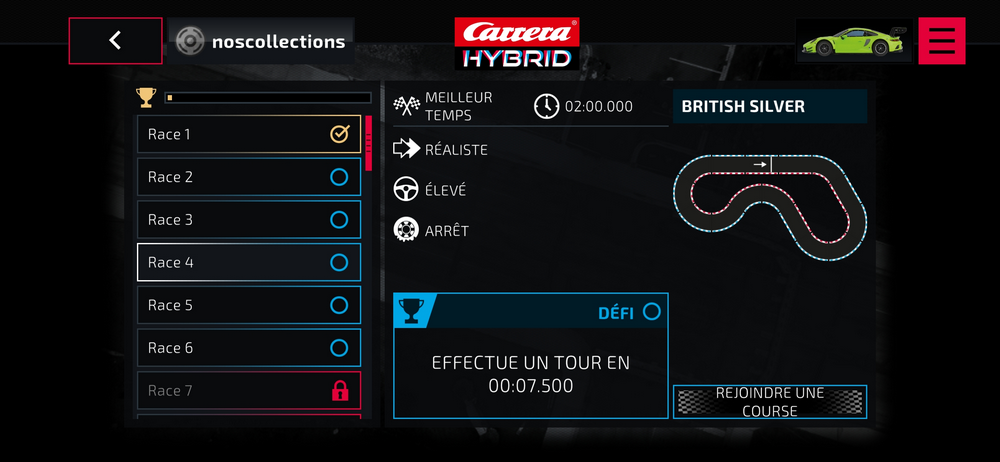Choose Race 2 from the list
The width and height of the screenshot is (1000, 462).
(x=248, y=177)
